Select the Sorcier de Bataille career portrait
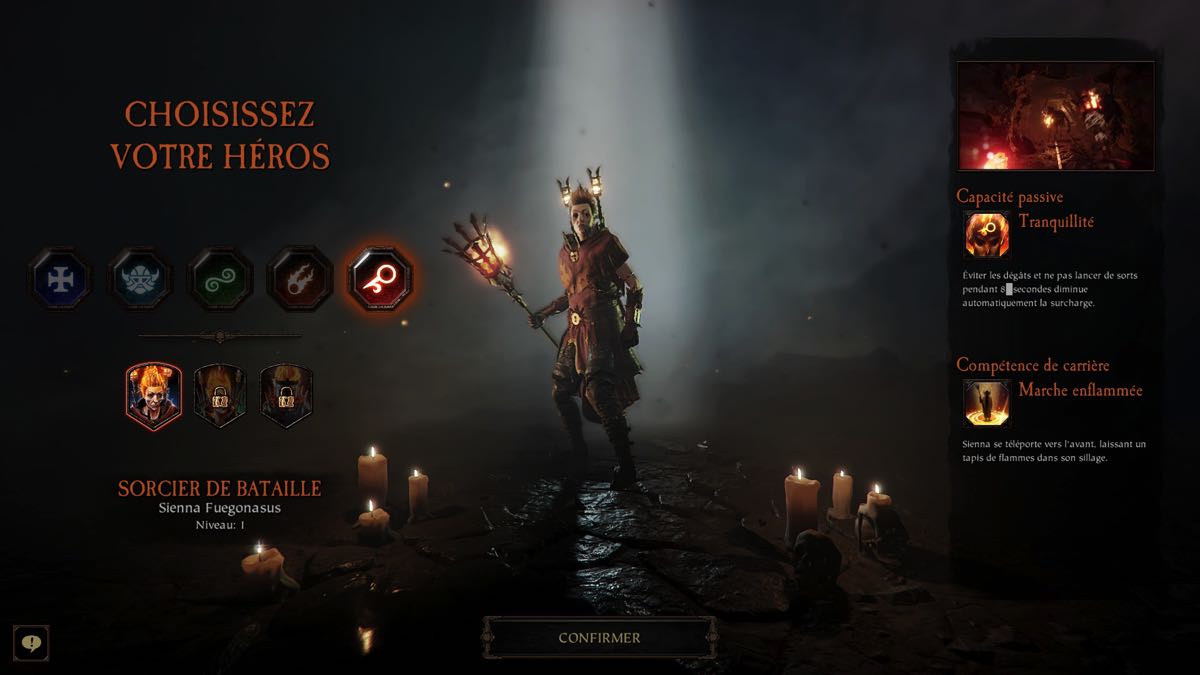 pyautogui.click(x=153, y=395)
